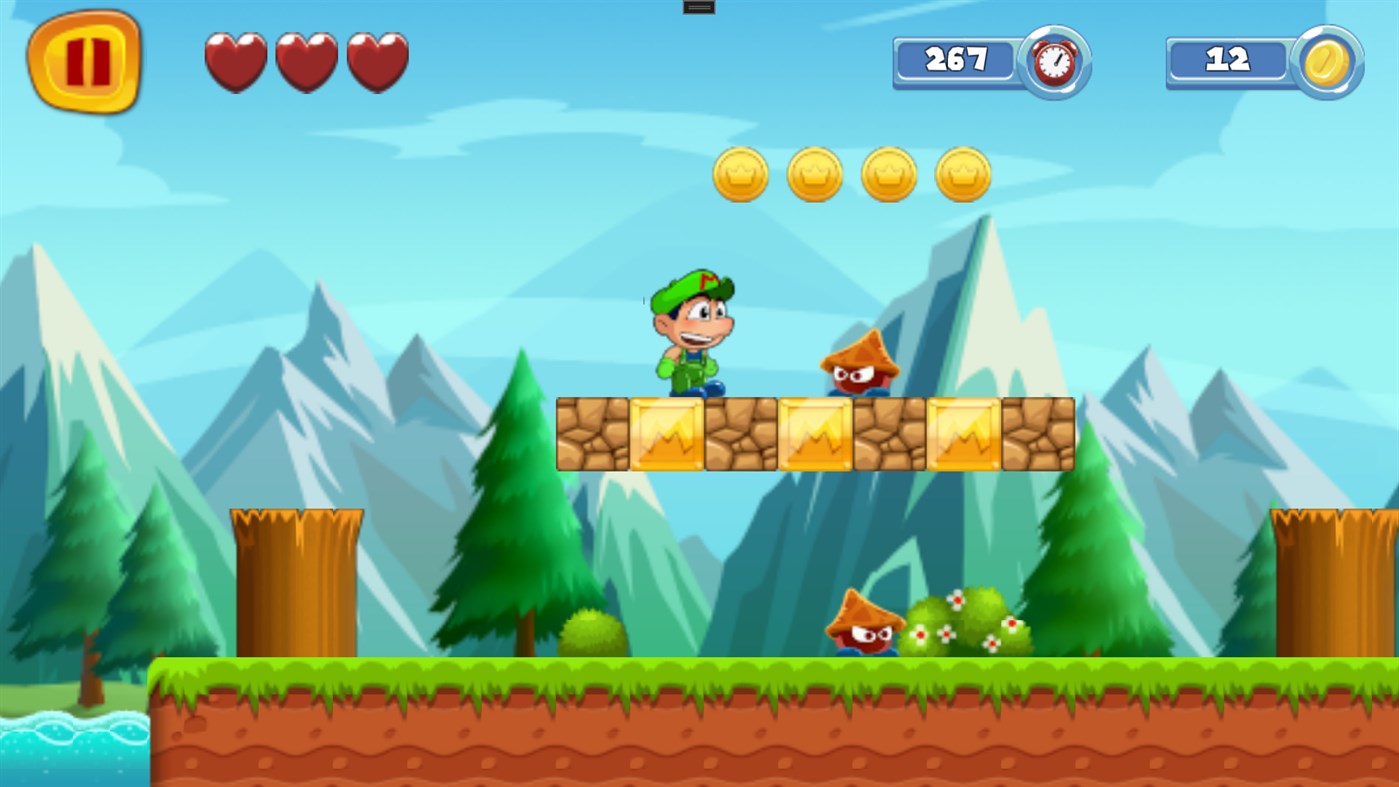Image resolution: width=1399 pixels, height=787 pixels.
Task: Select the first red heart
Action: 235,62
